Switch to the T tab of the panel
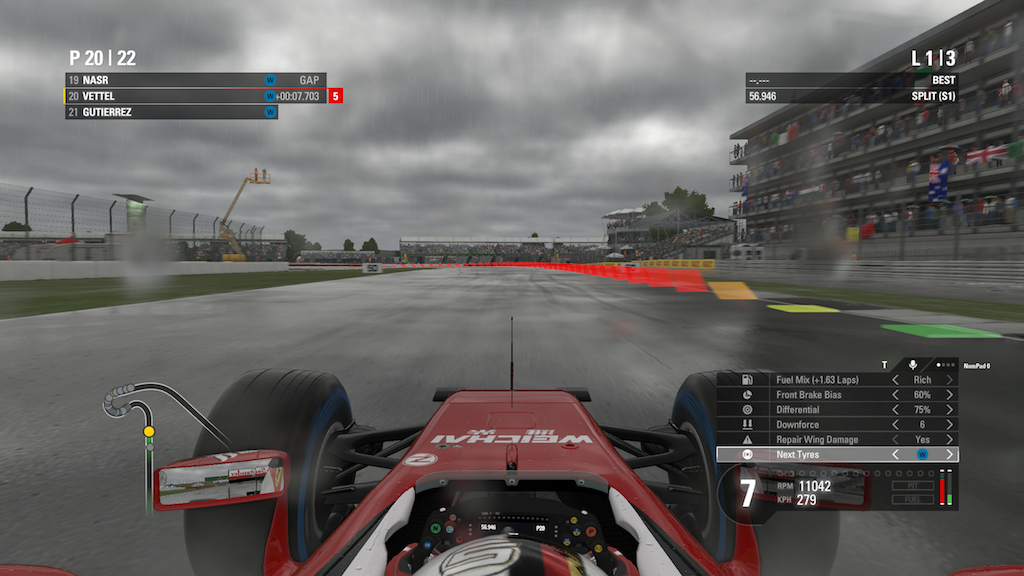The image size is (1024, 576). pyautogui.click(x=884, y=365)
